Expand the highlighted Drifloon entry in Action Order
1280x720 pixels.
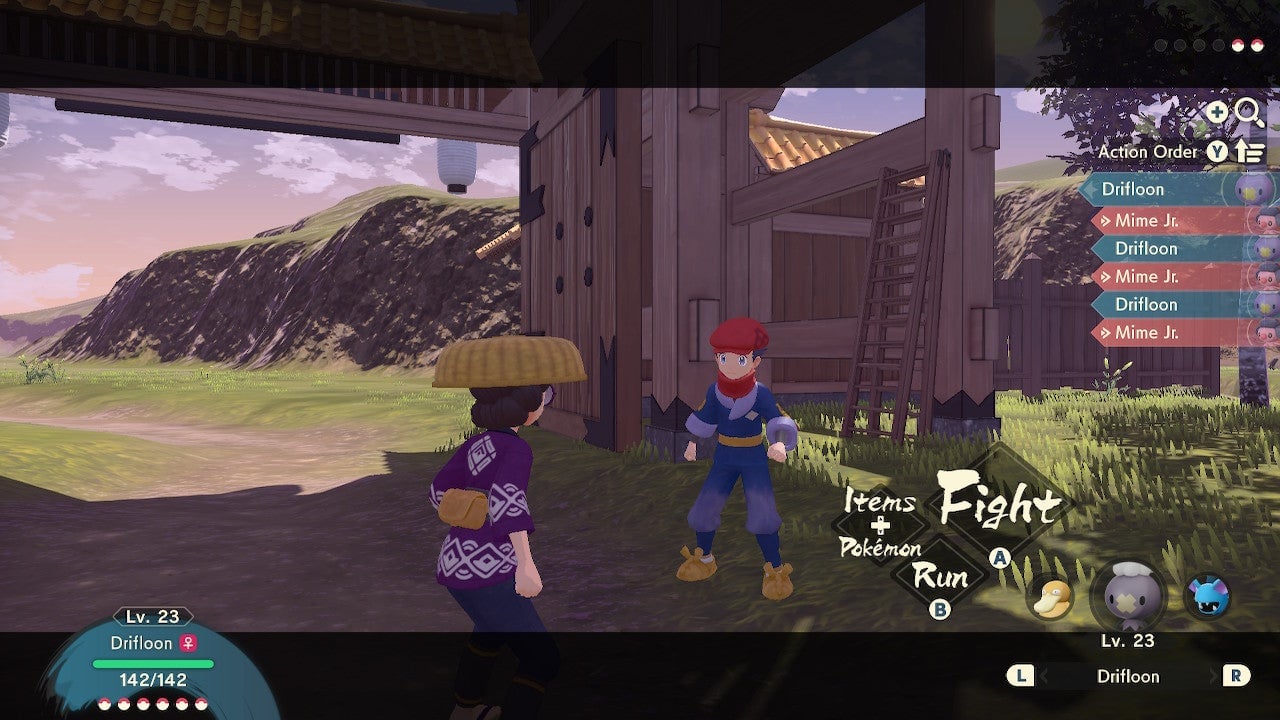[1160, 189]
